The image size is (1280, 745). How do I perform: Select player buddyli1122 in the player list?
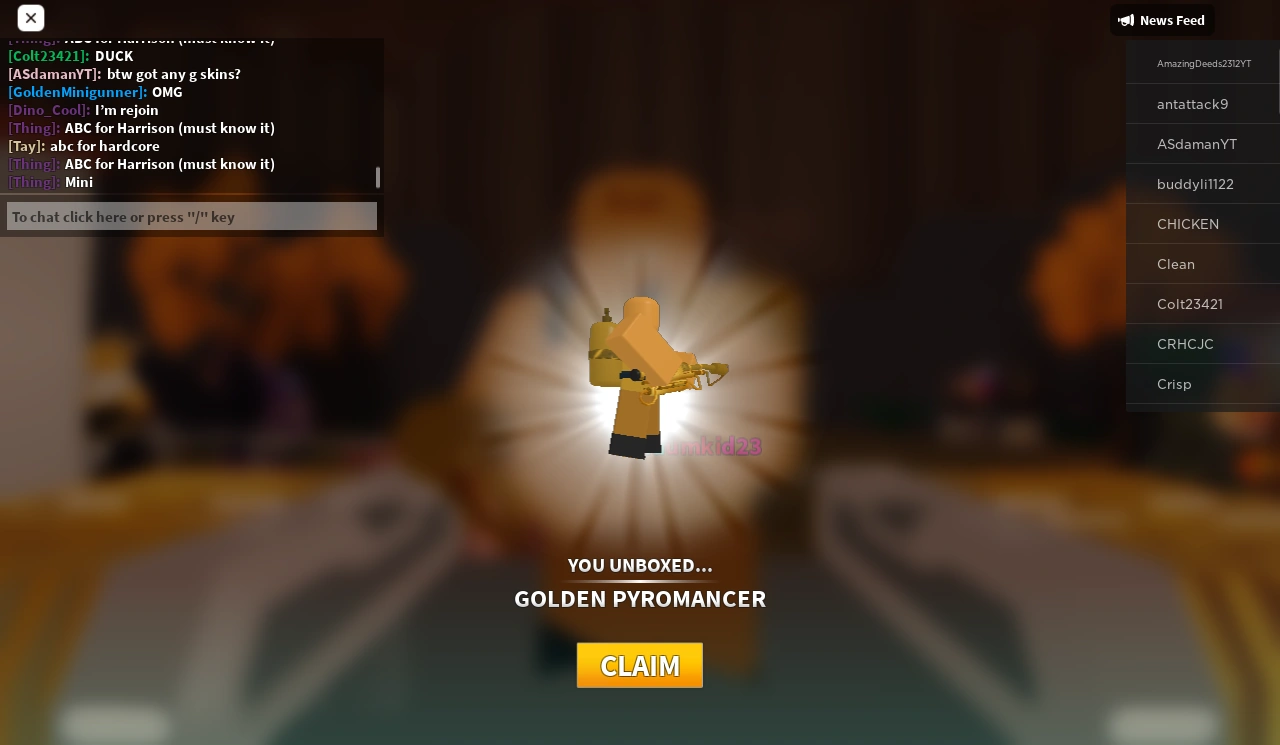click(x=1195, y=184)
